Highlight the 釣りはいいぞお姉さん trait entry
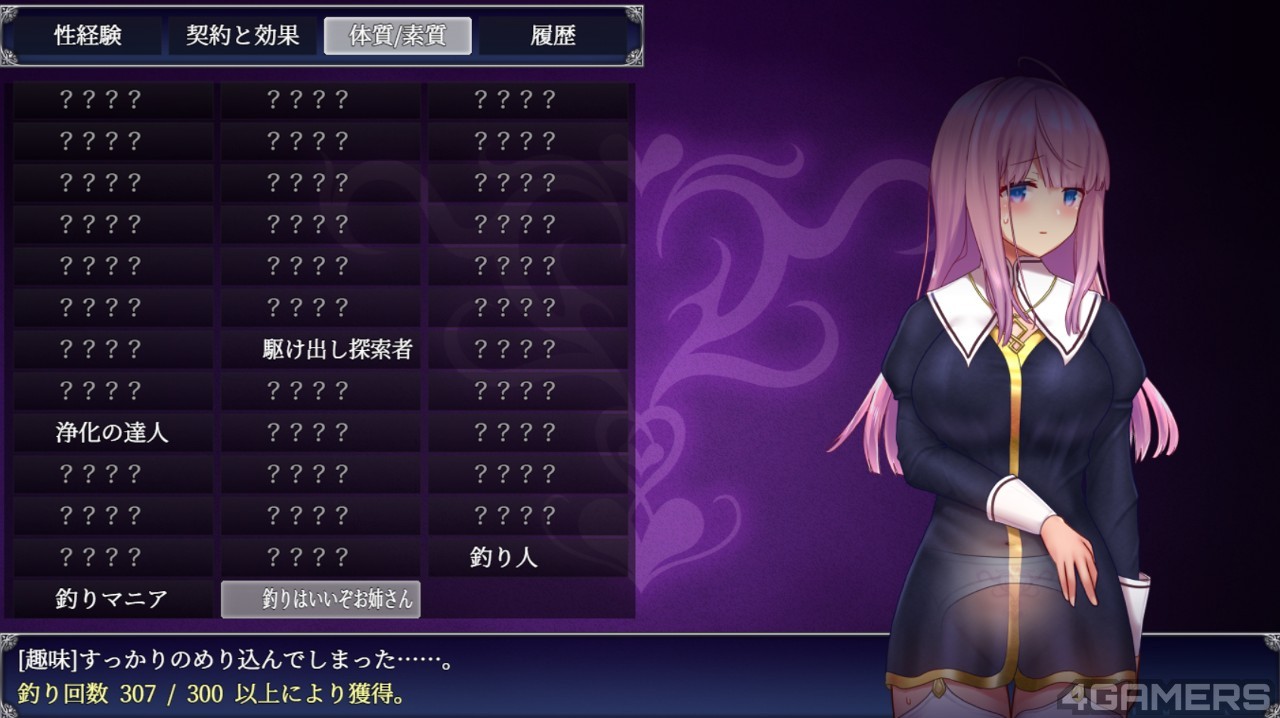This screenshot has width=1280, height=718. coord(321,599)
